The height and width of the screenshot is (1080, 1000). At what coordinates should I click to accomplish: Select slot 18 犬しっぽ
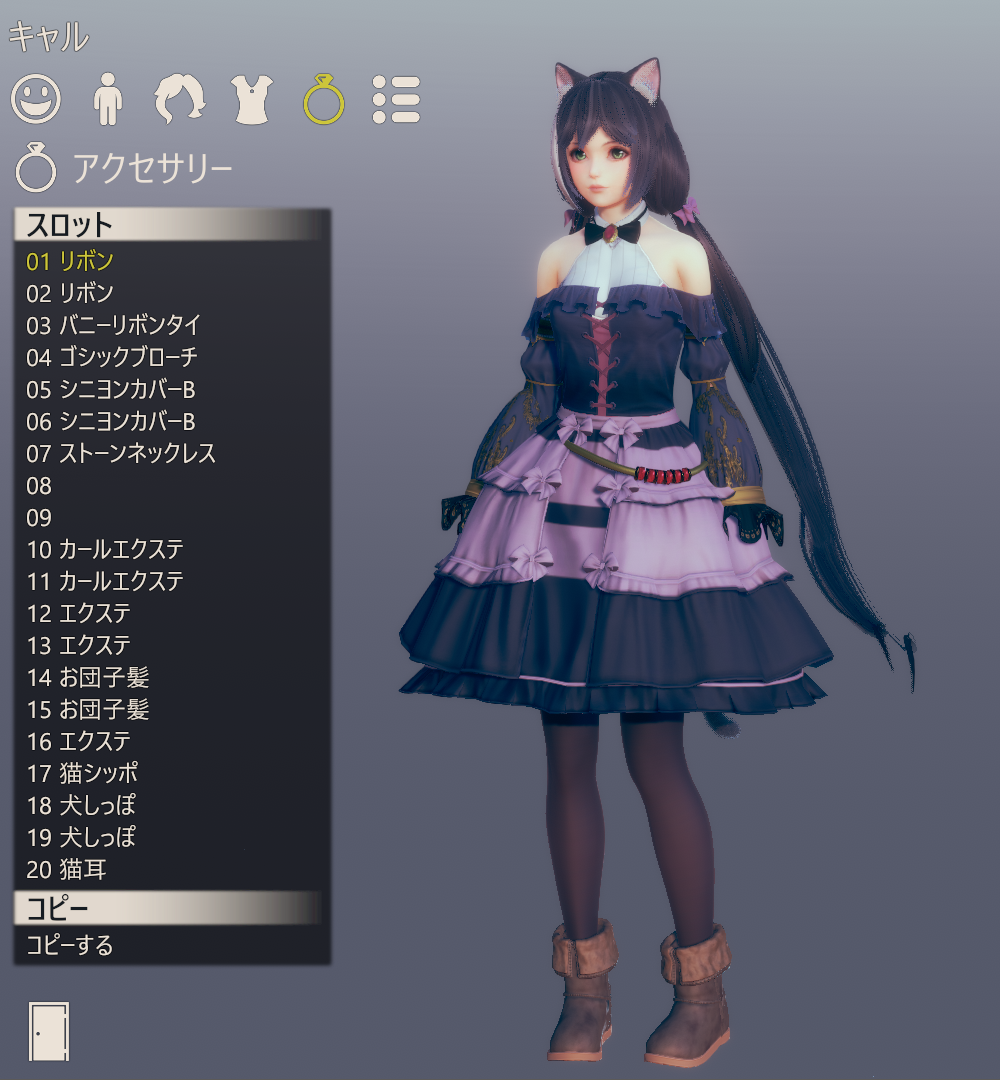[81, 805]
